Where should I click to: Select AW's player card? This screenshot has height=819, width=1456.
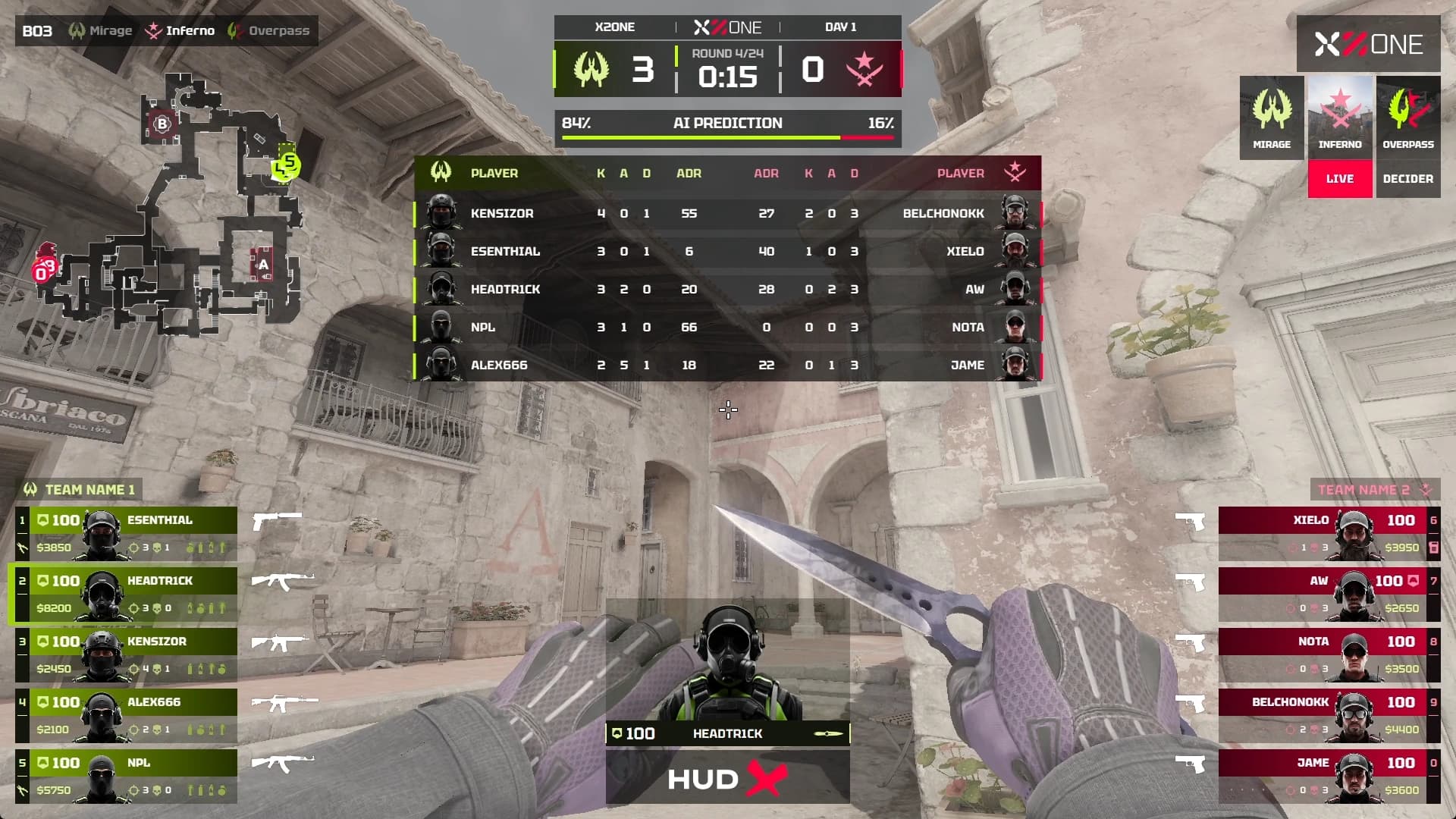1329,594
